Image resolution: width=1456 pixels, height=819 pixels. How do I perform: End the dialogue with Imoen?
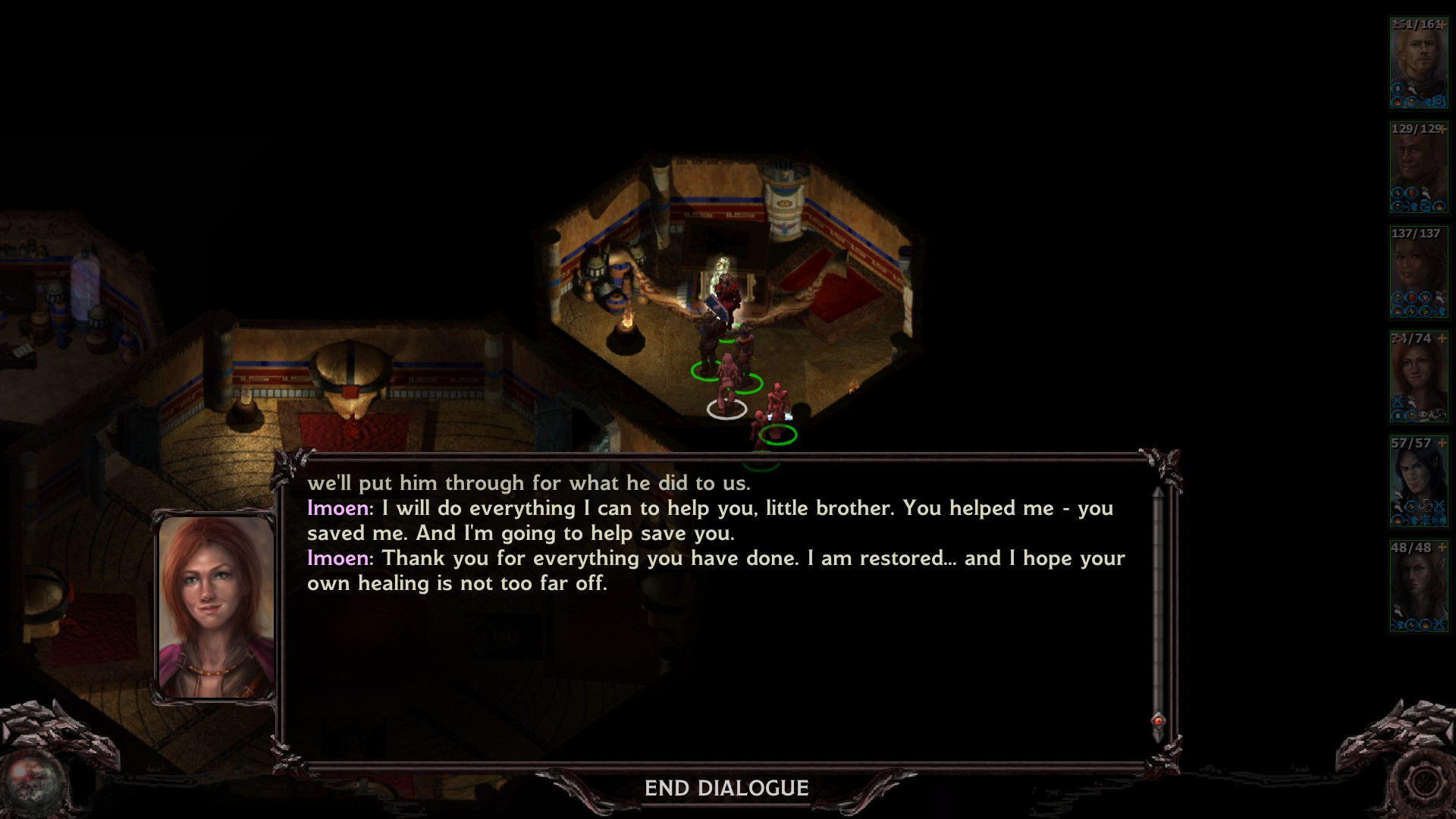click(x=726, y=789)
